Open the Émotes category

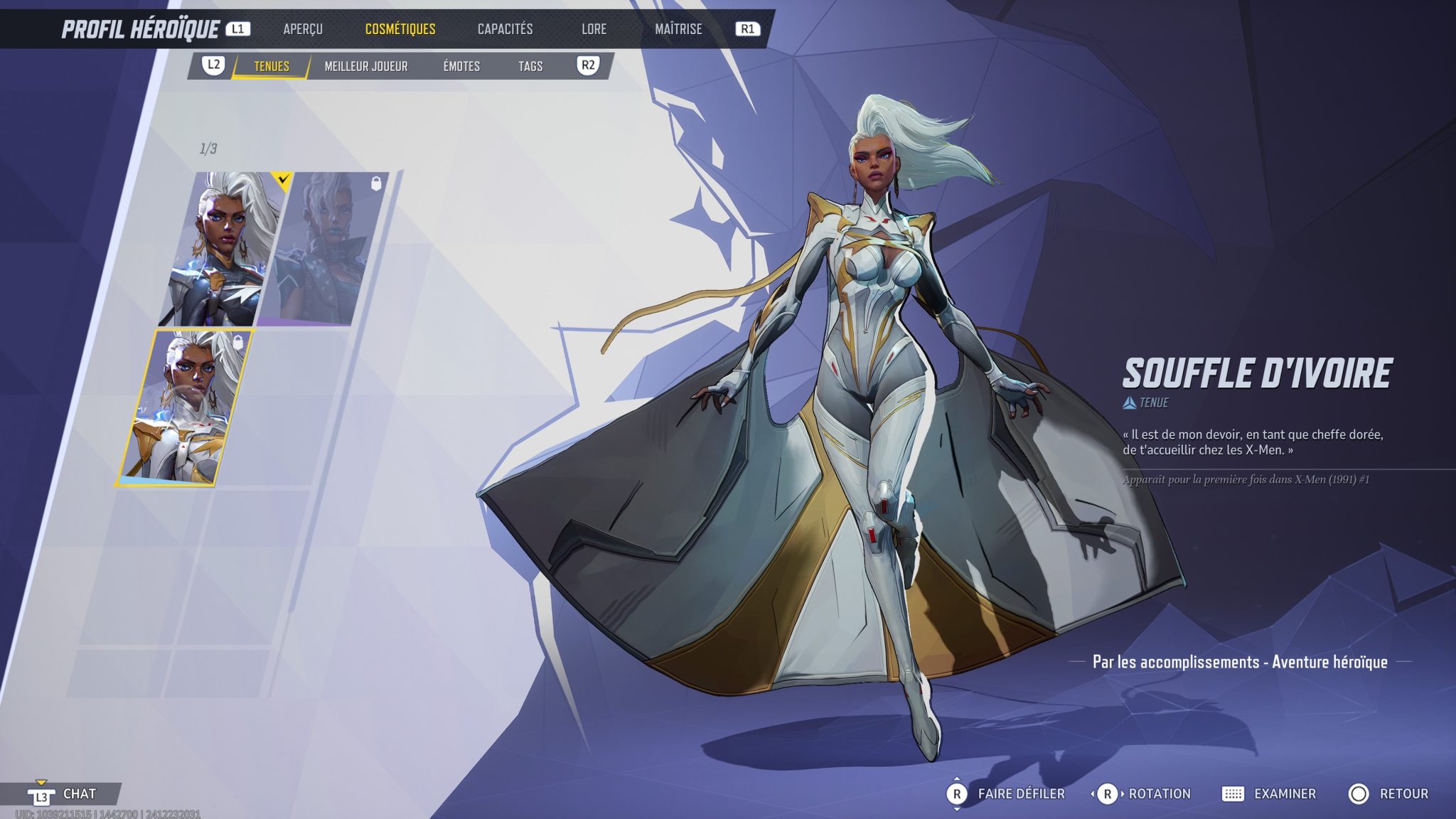click(x=463, y=66)
